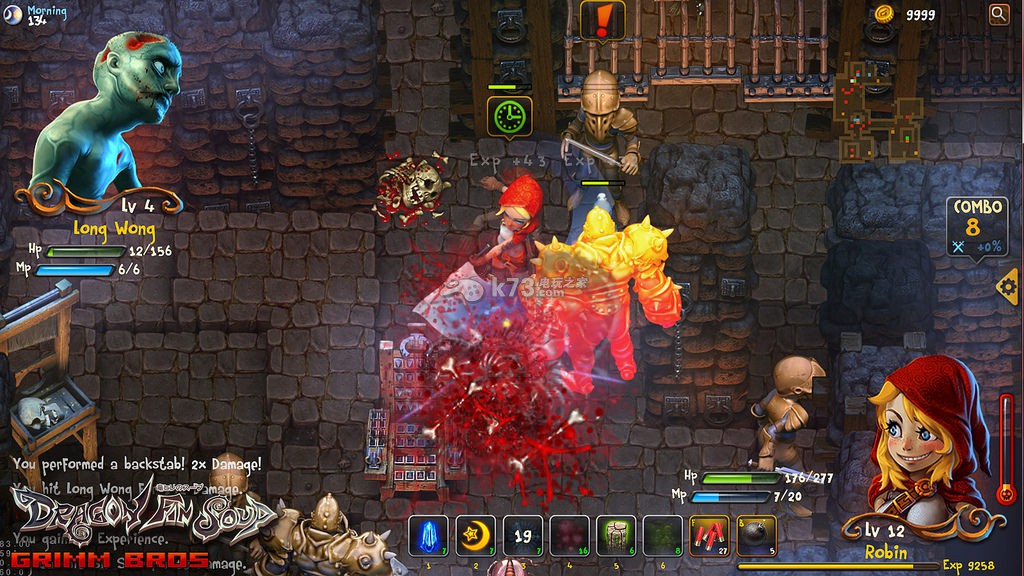
Task: Click the dungeon minimap
Action: [x=877, y=111]
